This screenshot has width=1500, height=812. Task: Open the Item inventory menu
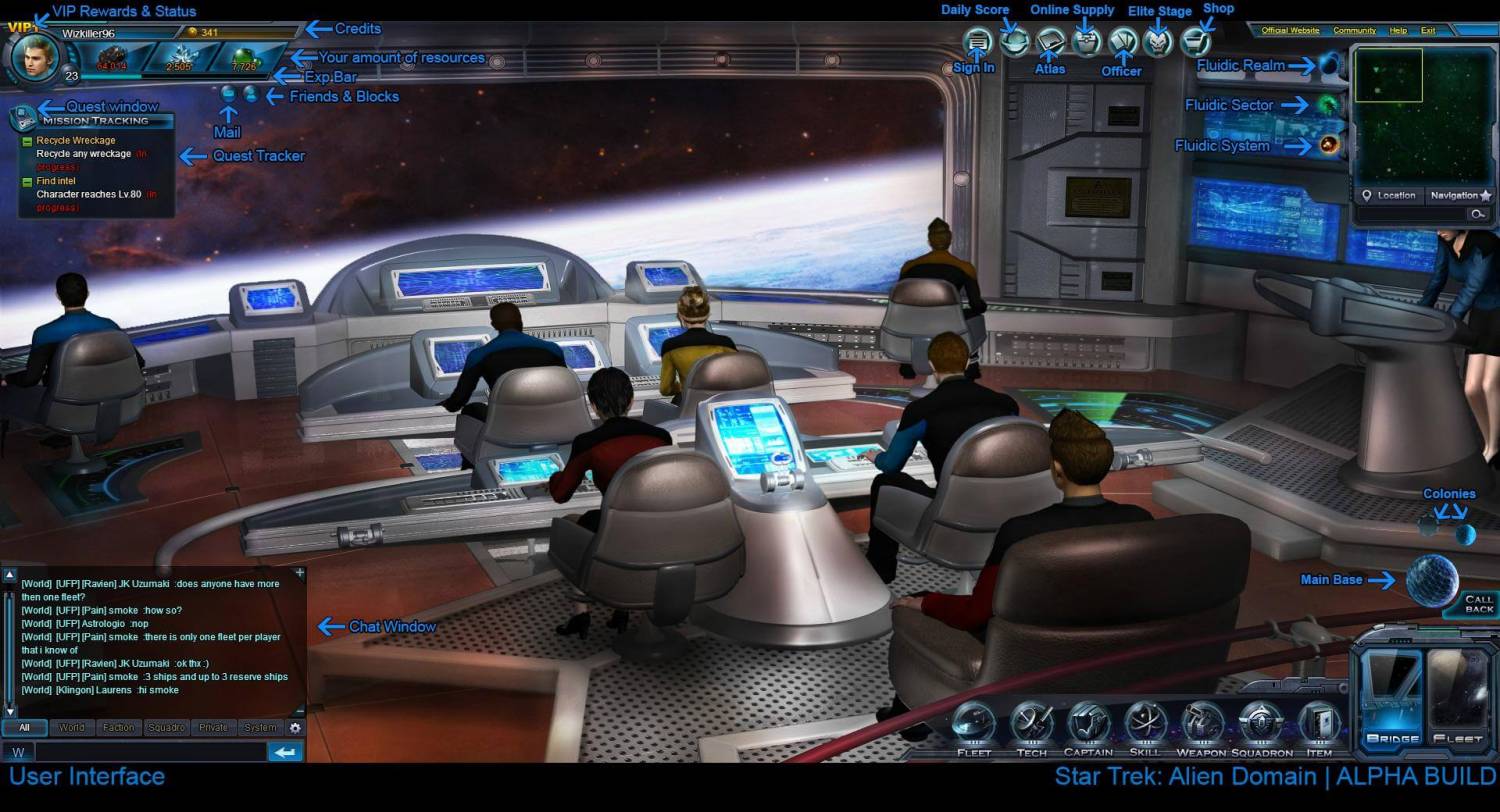click(x=1319, y=727)
